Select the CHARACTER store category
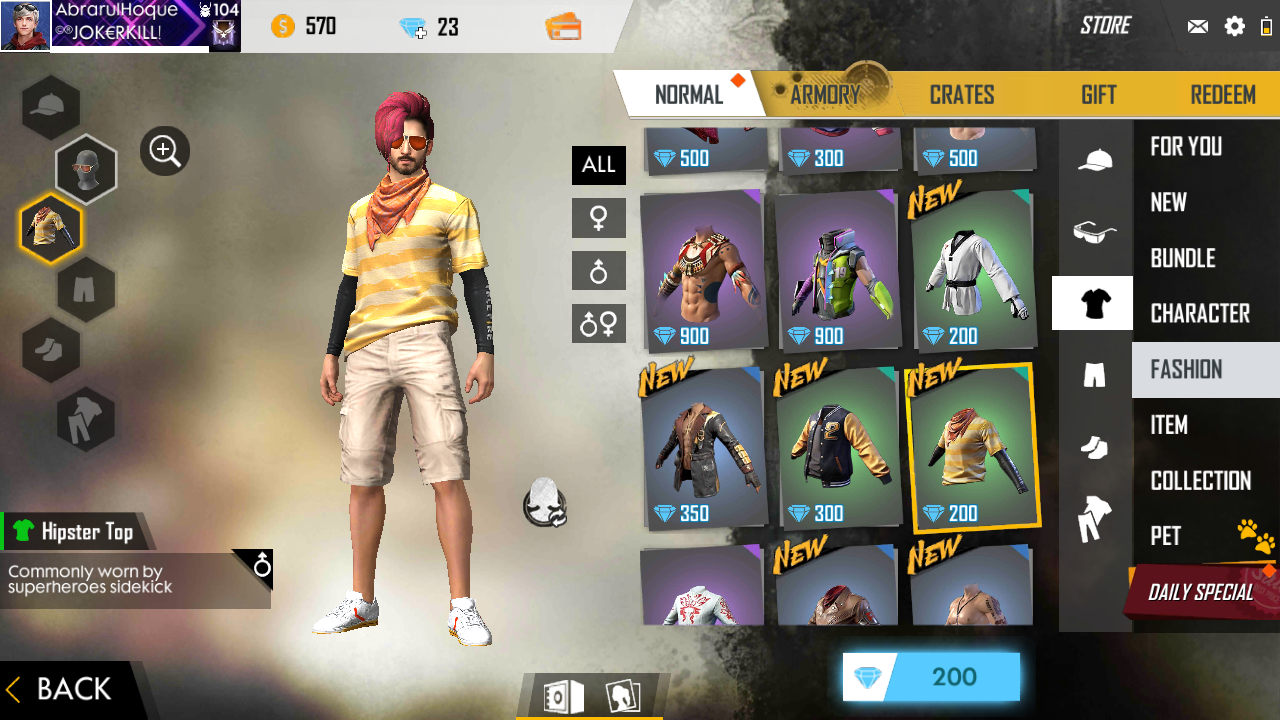This screenshot has width=1280, height=720. click(1200, 314)
